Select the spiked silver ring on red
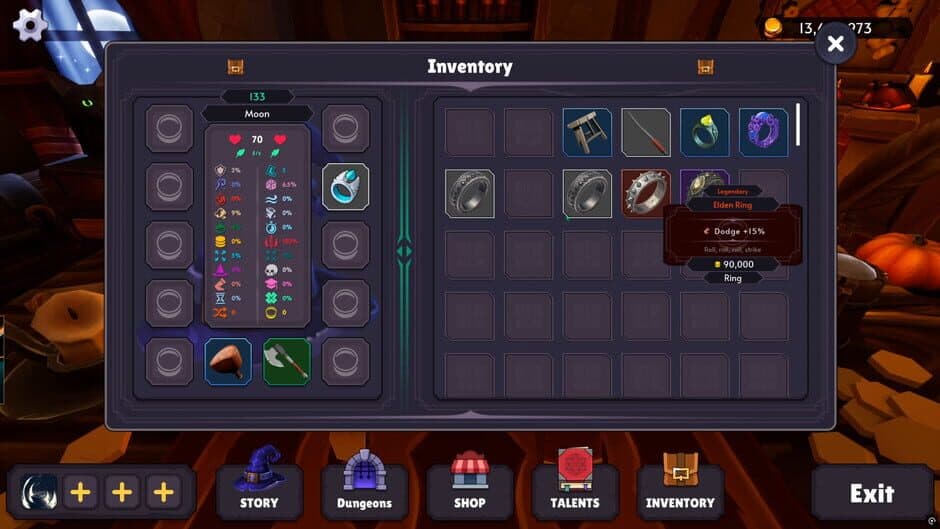940x529 pixels. (x=646, y=192)
